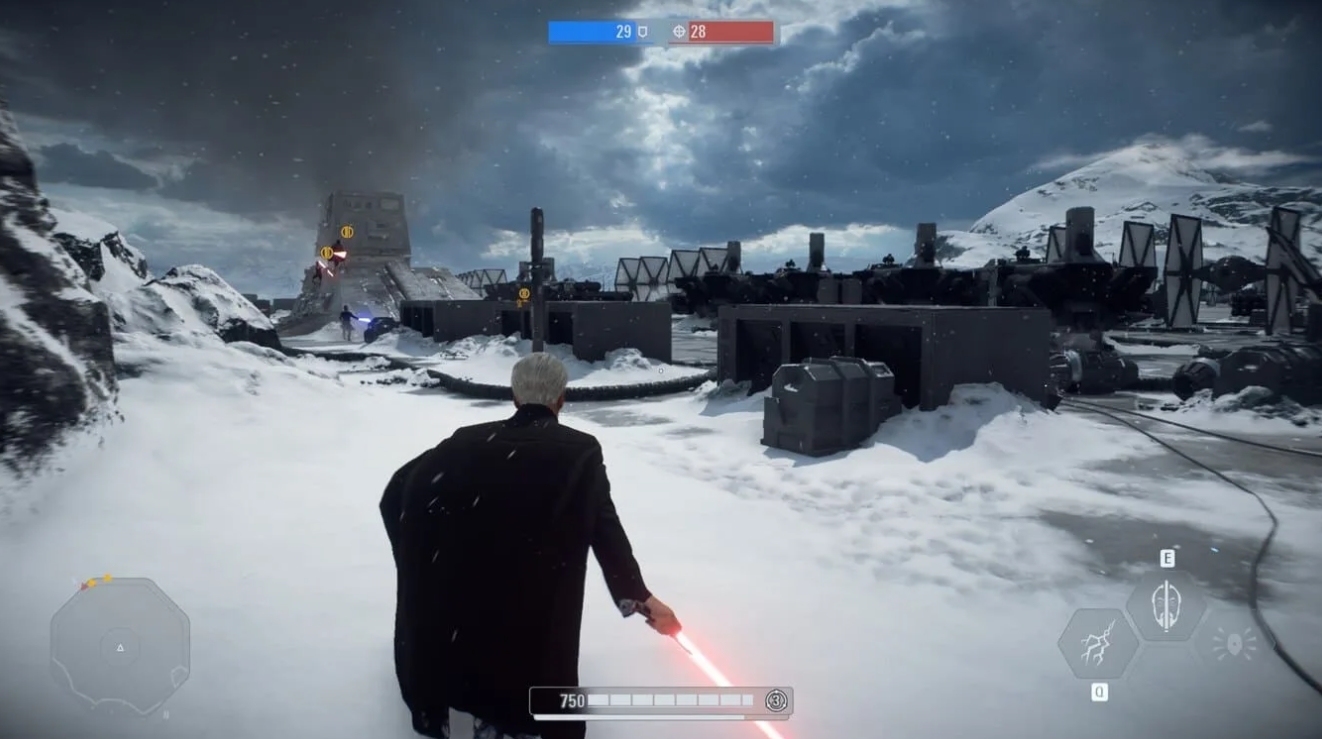
Task: Select the red team score showing 28
Action: [697, 31]
